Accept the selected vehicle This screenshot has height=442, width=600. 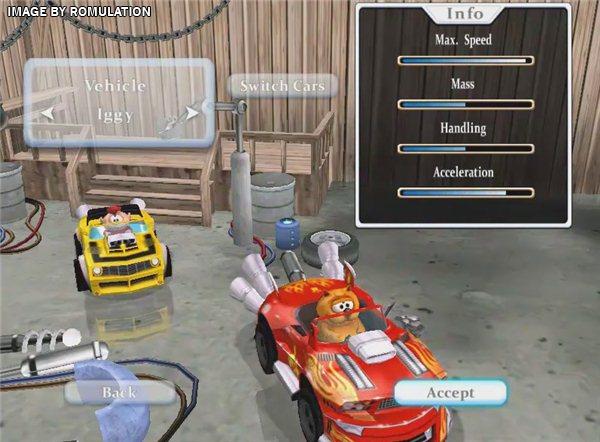(x=450, y=392)
